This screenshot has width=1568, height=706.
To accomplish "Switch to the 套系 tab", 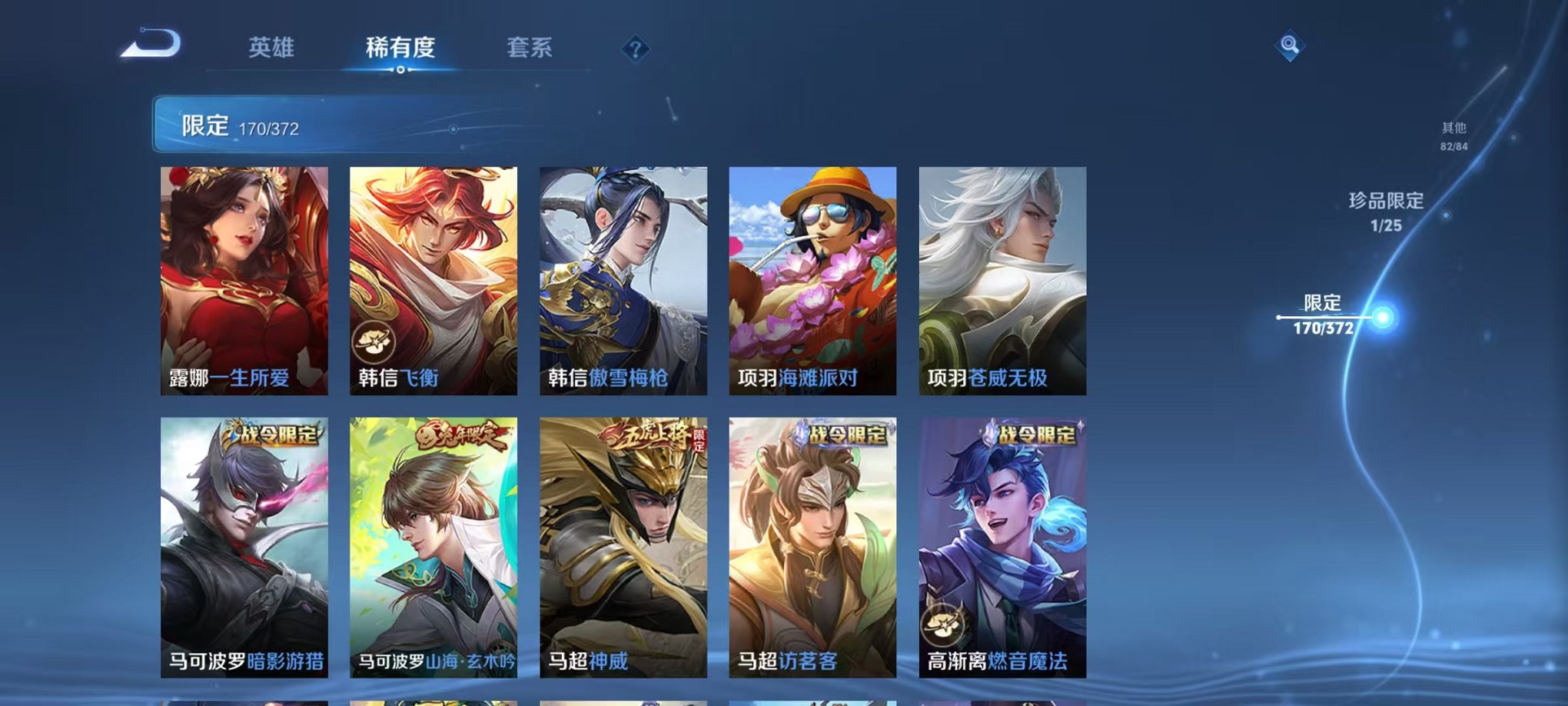I will click(x=531, y=48).
